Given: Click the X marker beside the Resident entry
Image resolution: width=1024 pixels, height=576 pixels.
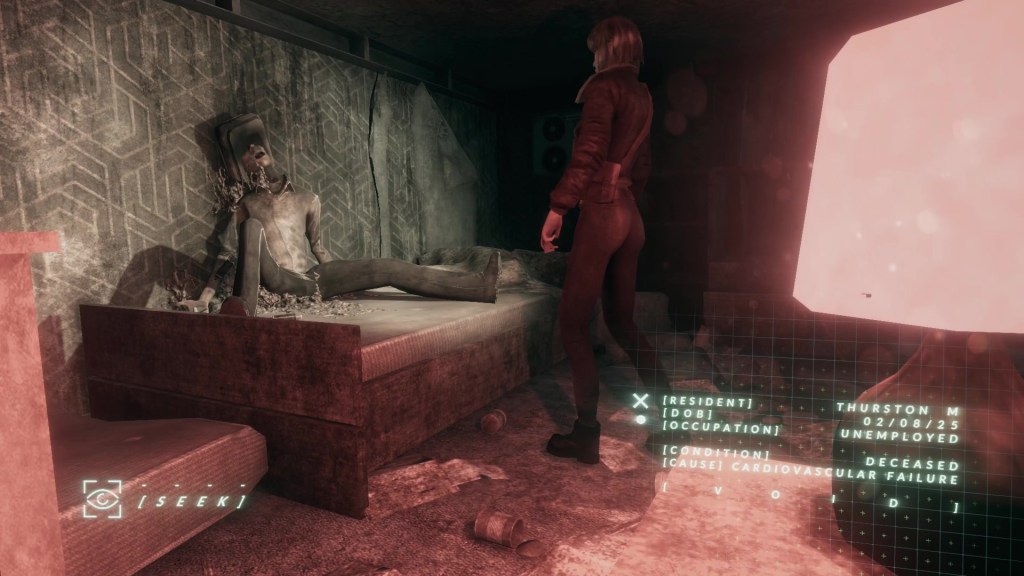Looking at the screenshot, I should 640,401.
